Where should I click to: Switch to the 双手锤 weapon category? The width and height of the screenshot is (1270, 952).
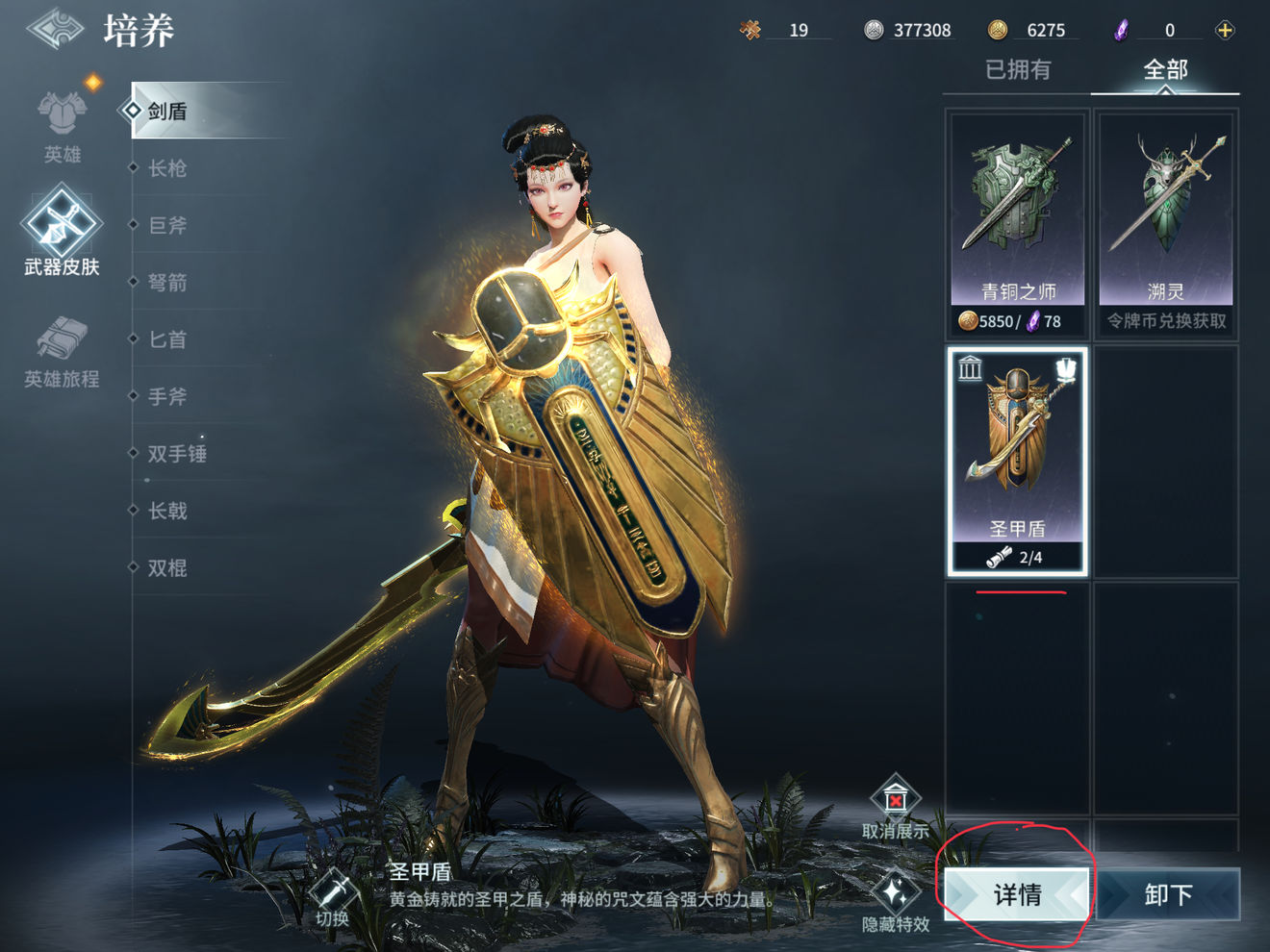click(x=177, y=453)
